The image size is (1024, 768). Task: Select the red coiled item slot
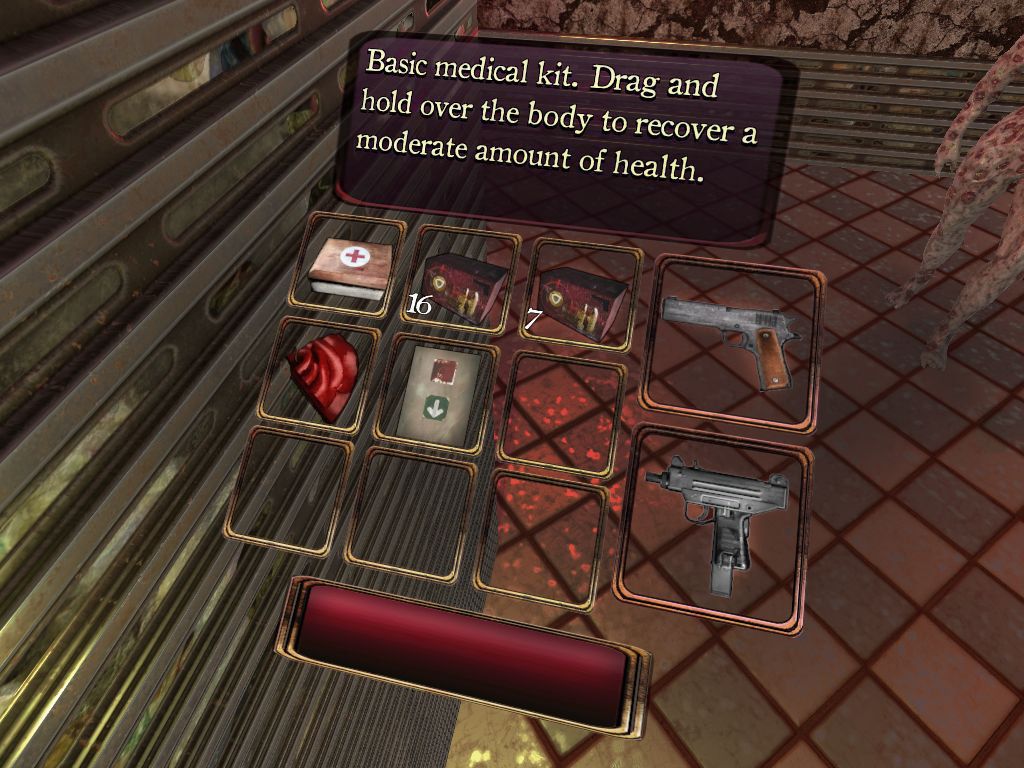pos(321,376)
